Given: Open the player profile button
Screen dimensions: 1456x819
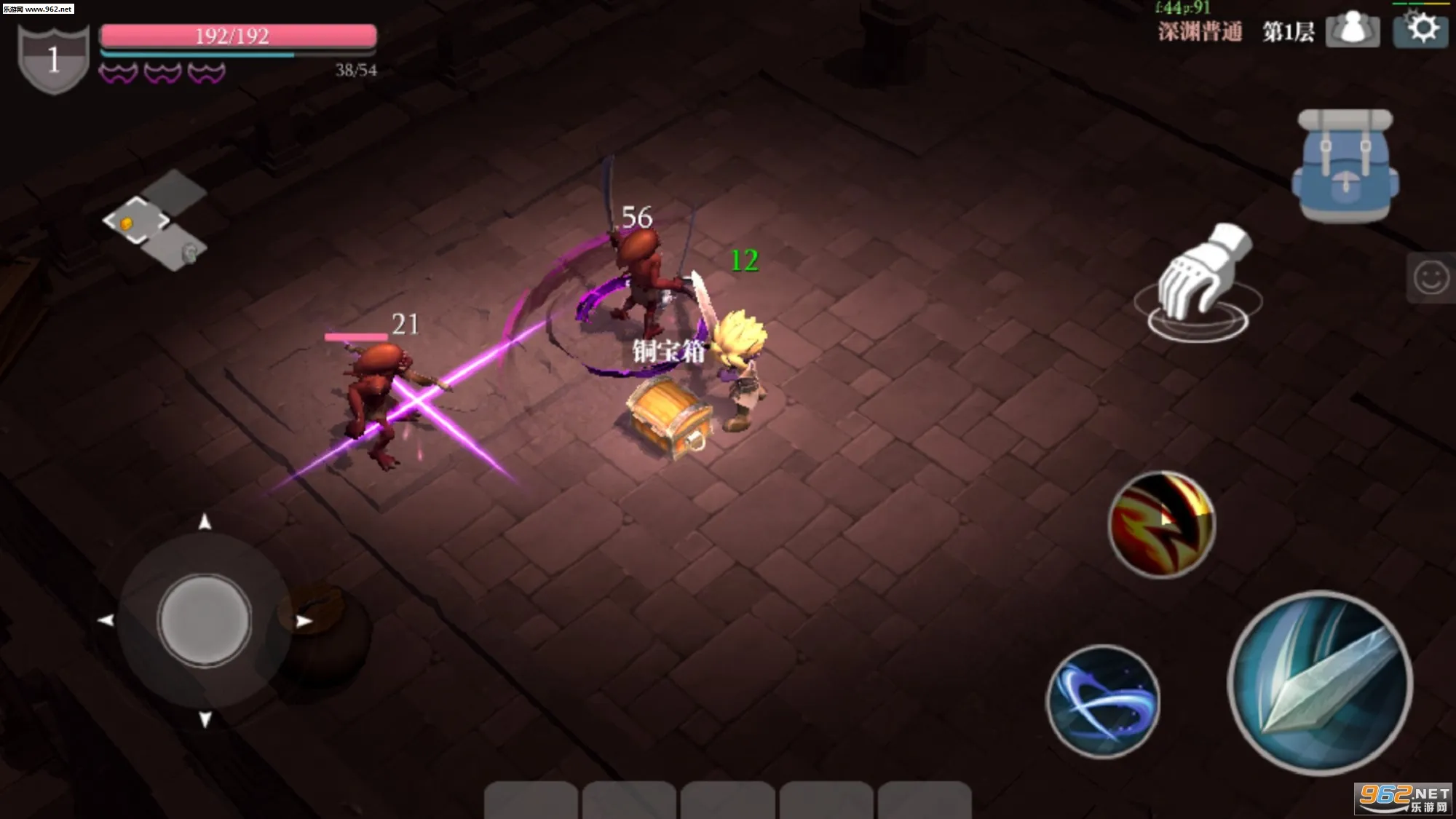Looking at the screenshot, I should (1352, 30).
